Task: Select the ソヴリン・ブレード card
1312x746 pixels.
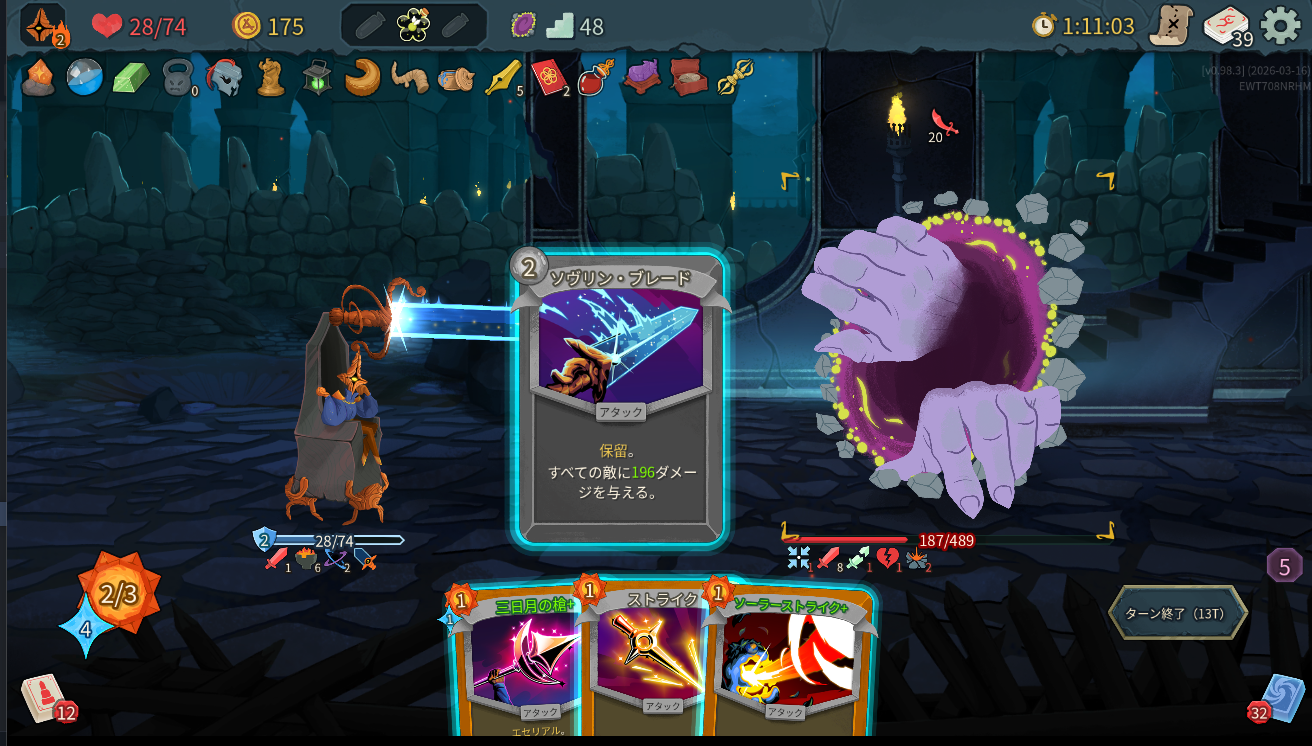Action: tap(619, 400)
